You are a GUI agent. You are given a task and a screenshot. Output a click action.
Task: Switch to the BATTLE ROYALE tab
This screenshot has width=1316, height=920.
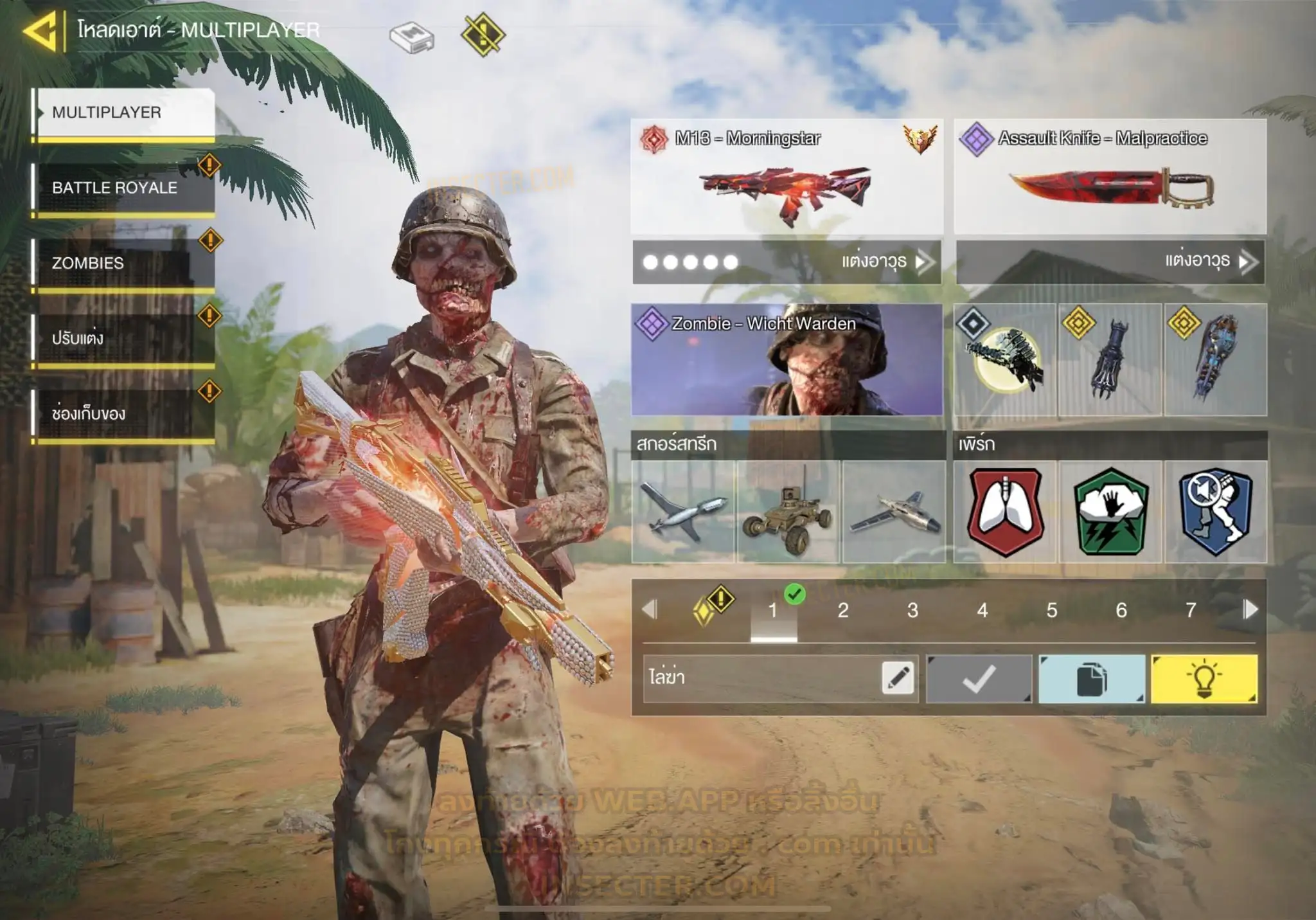[125, 188]
